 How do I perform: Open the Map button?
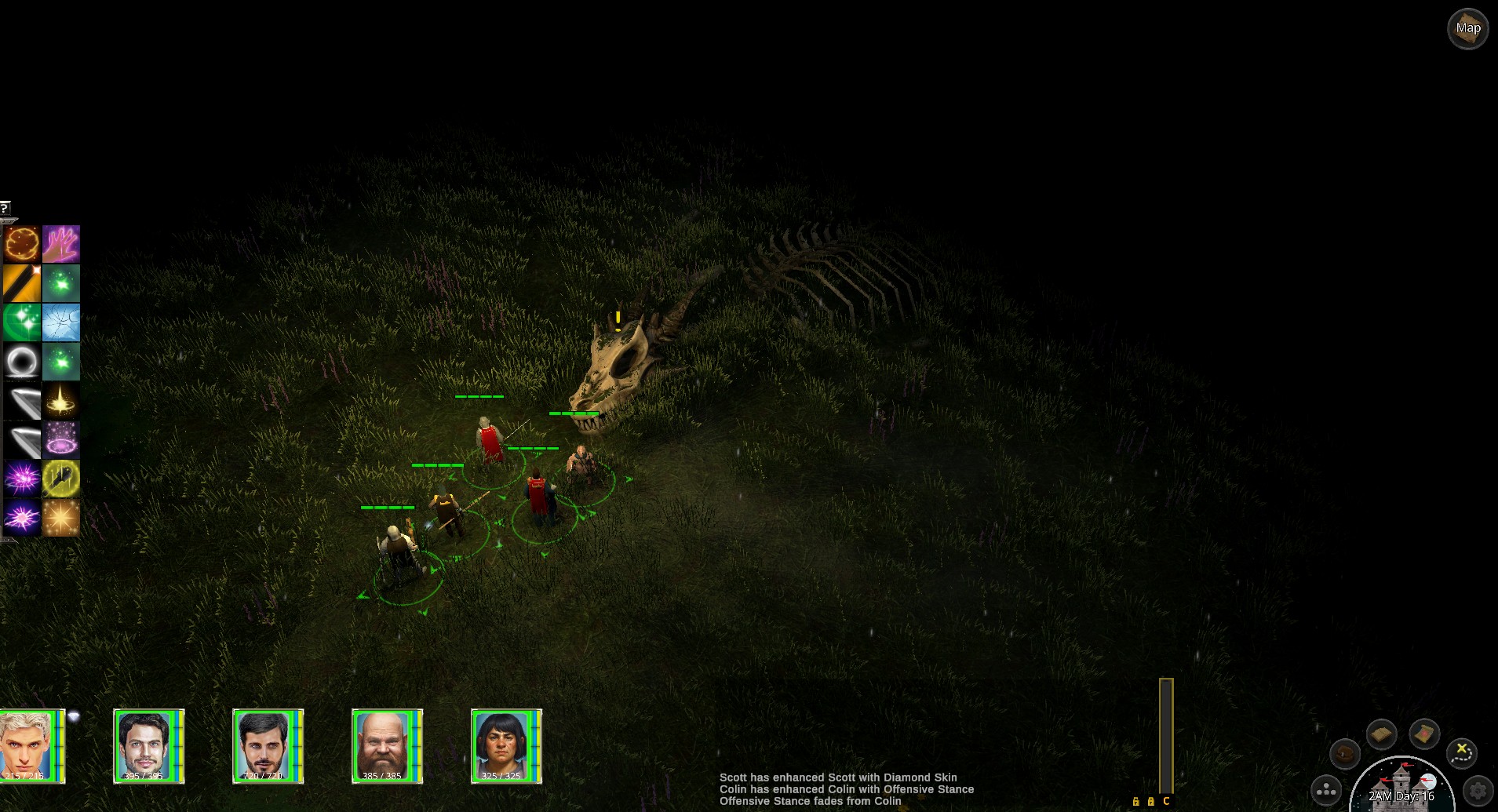(x=1467, y=29)
